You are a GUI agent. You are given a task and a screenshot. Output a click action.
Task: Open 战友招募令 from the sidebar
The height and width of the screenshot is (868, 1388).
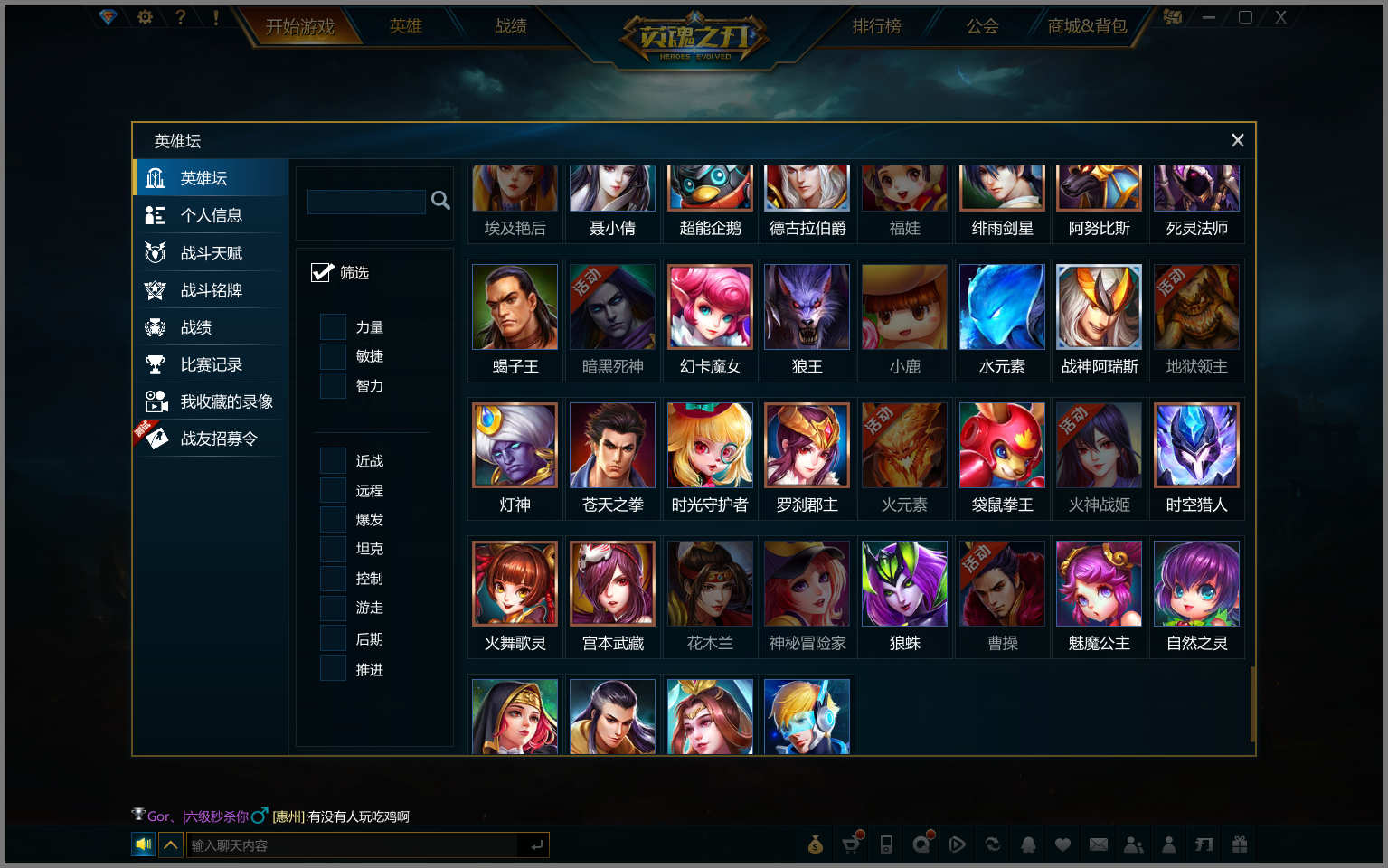click(x=218, y=439)
